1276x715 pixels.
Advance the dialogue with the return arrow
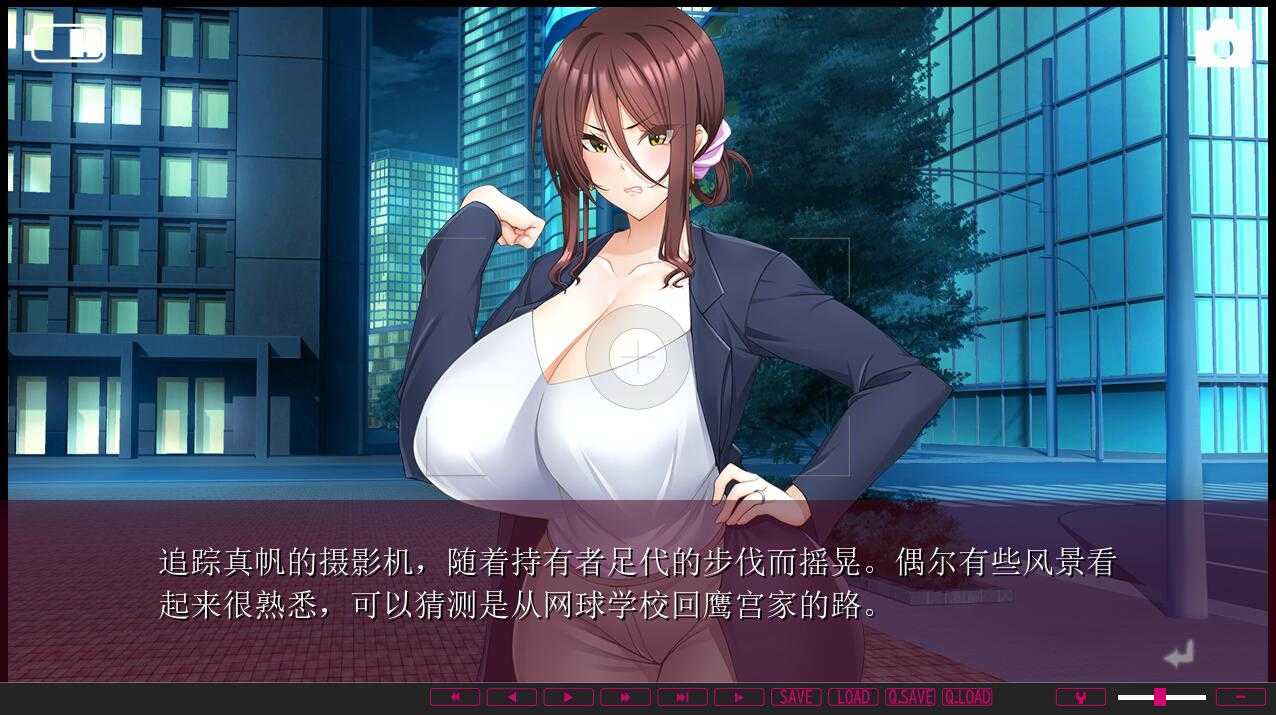coord(1179,655)
